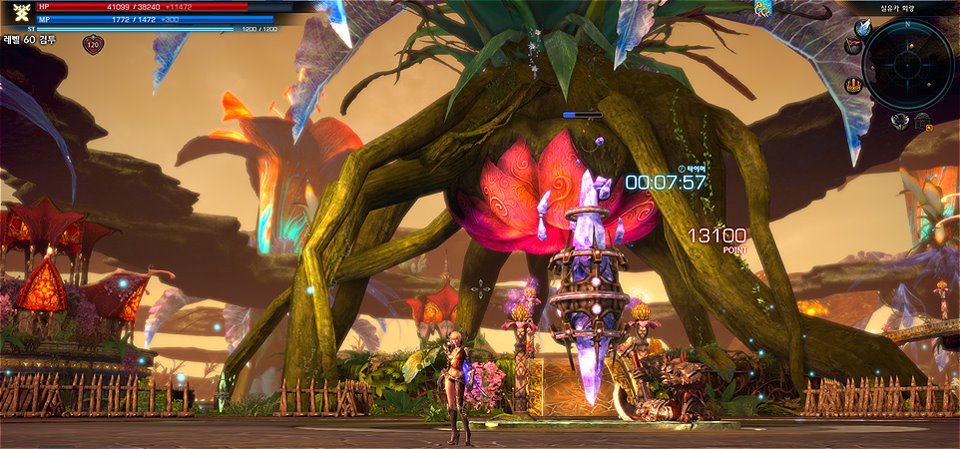The height and width of the screenshot is (449, 960).
Task: Open the blue wing icon beside the minimap
Action: [x=863, y=28]
